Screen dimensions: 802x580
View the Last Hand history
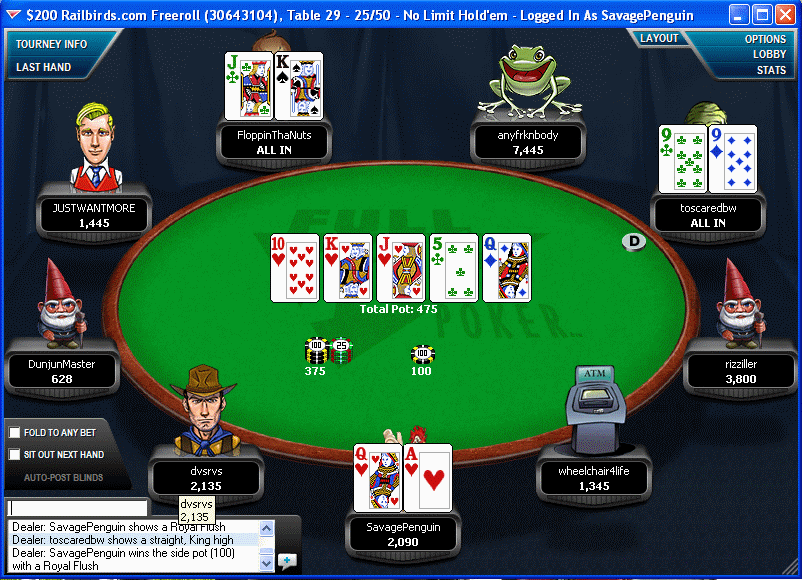point(43,67)
